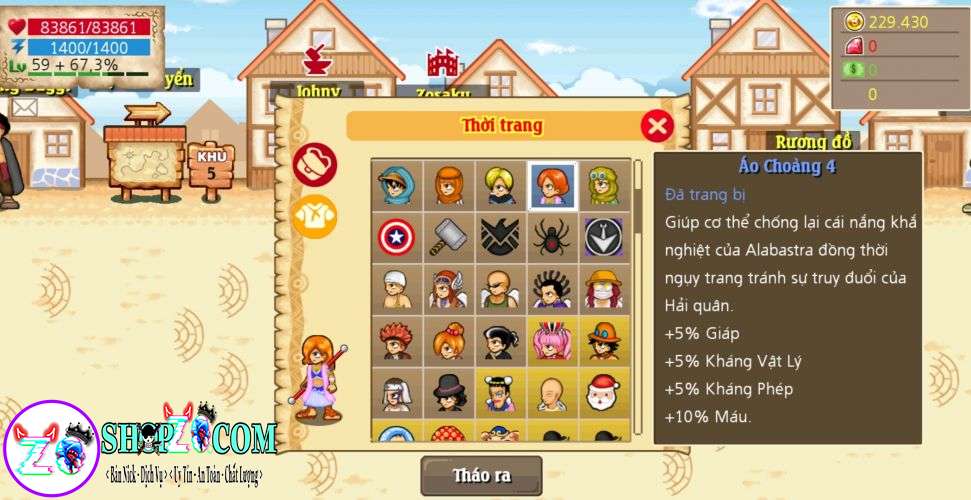Pick the blonde hair costume slot
This screenshot has height=500, width=971.
tap(500, 185)
